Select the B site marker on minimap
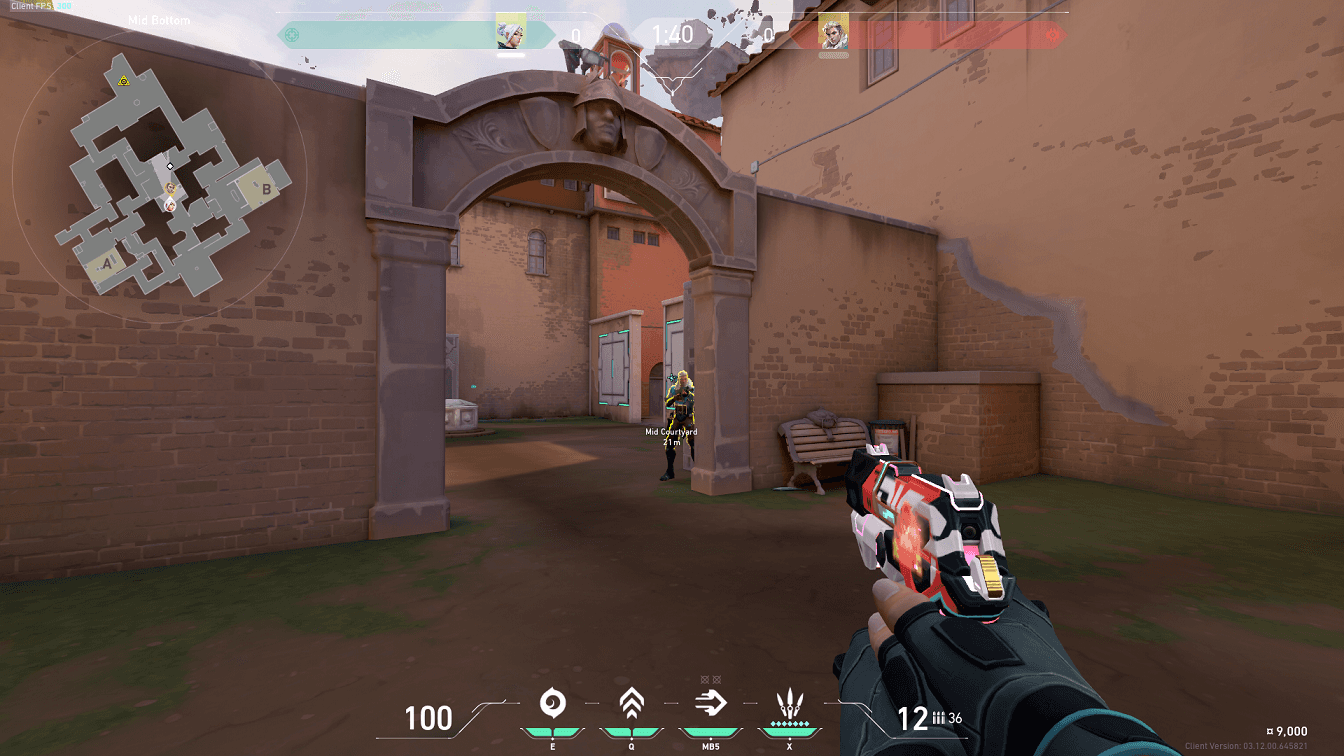1344x756 pixels. click(x=266, y=187)
